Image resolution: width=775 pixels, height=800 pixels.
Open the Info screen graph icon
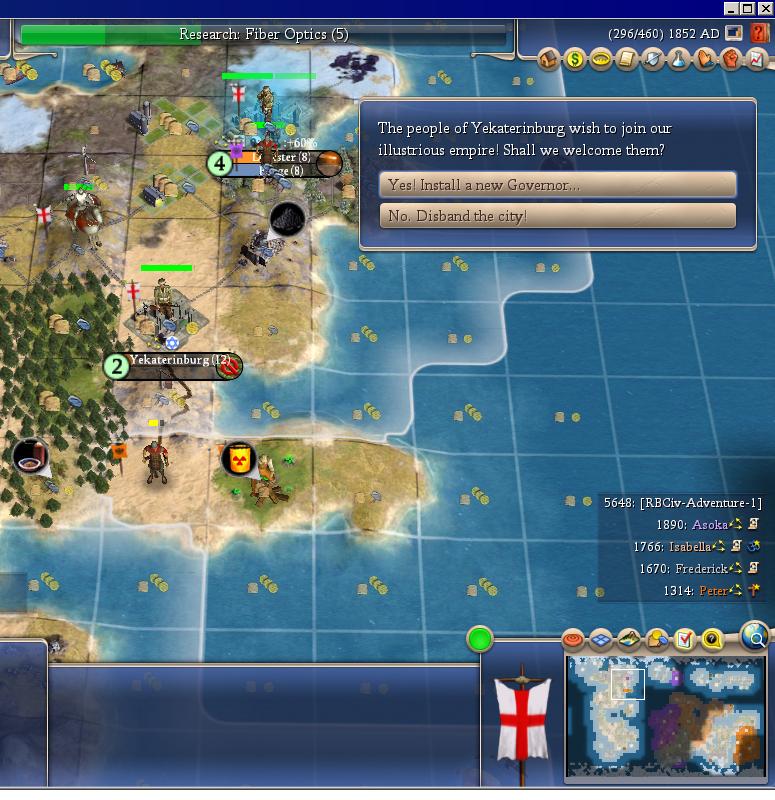(x=757, y=60)
